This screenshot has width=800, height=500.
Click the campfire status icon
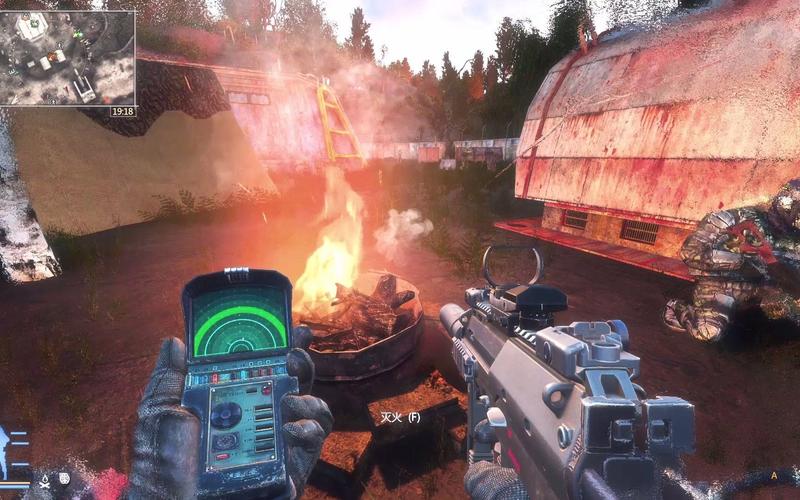point(44,480)
